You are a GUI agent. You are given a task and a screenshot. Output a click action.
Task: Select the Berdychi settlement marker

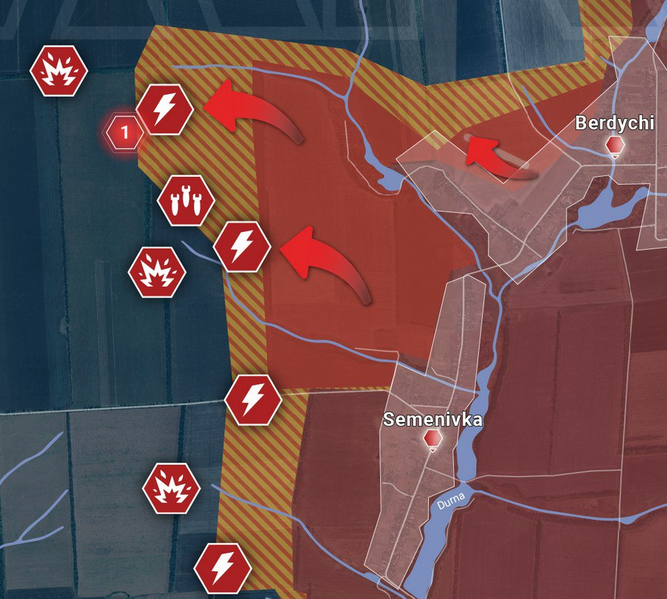click(615, 147)
